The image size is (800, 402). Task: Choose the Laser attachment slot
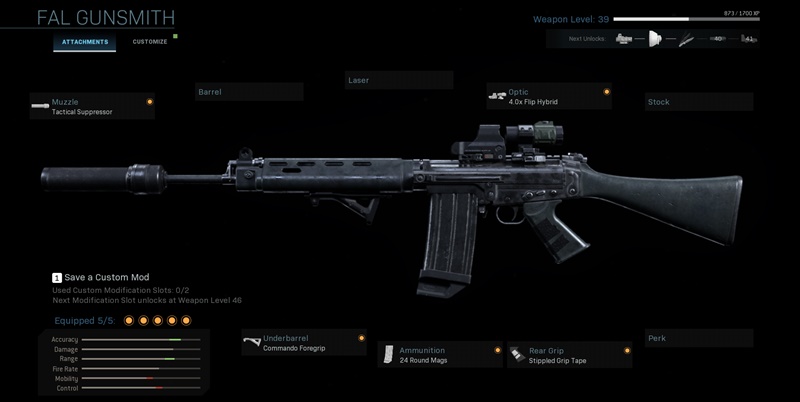398,80
